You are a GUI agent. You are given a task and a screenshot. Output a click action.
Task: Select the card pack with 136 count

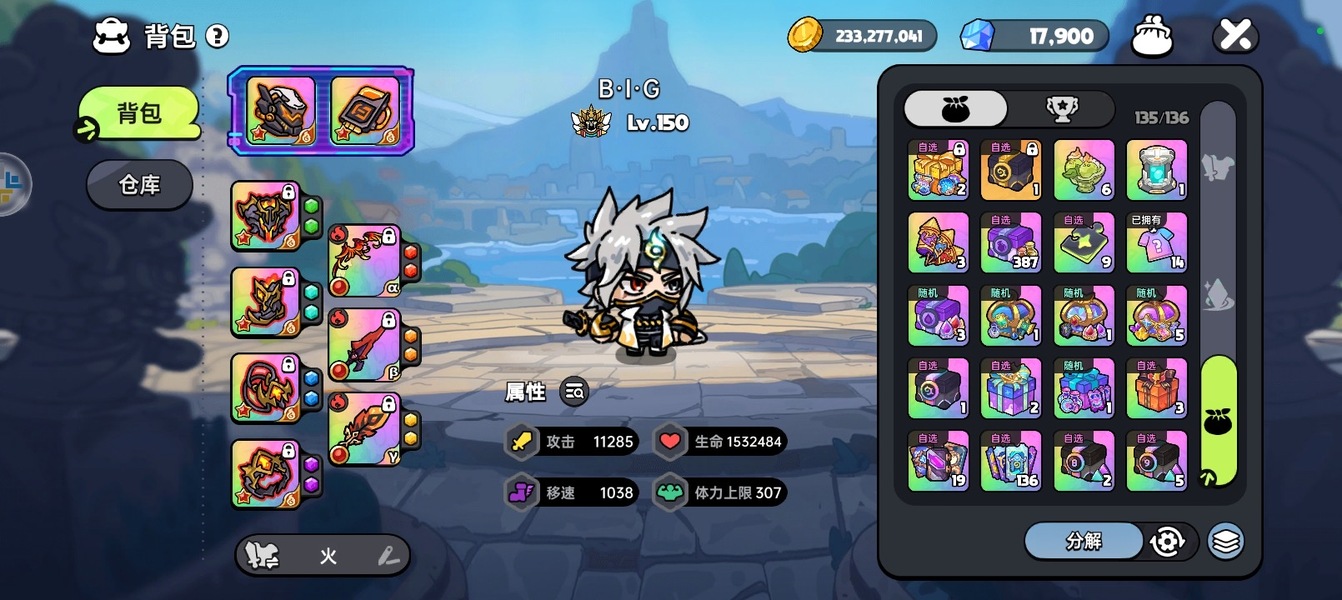coord(1011,461)
